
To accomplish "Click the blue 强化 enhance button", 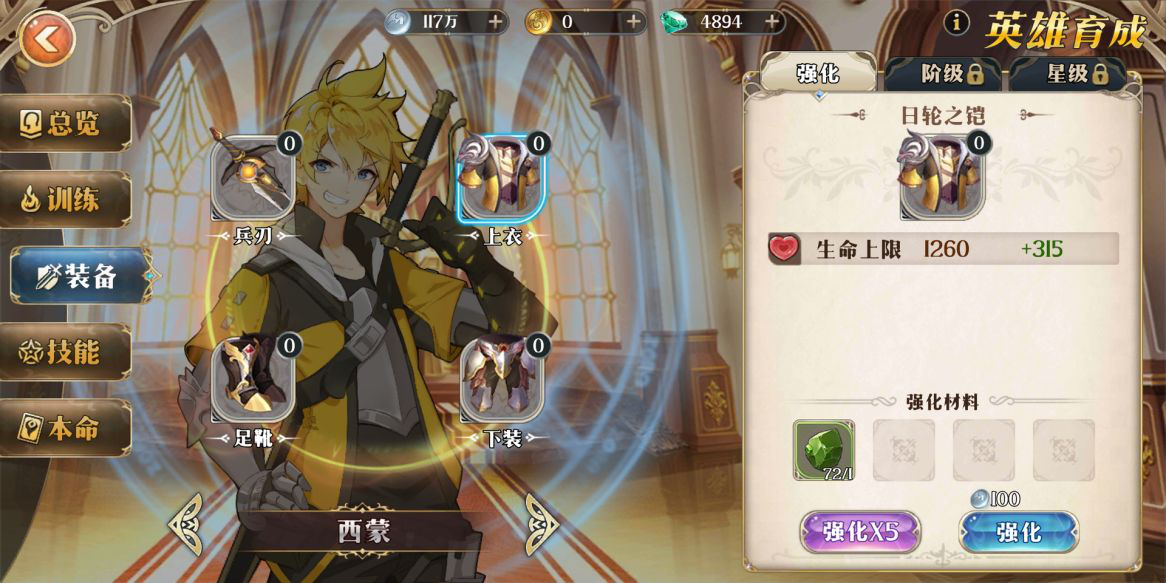I will click(x=1018, y=532).
